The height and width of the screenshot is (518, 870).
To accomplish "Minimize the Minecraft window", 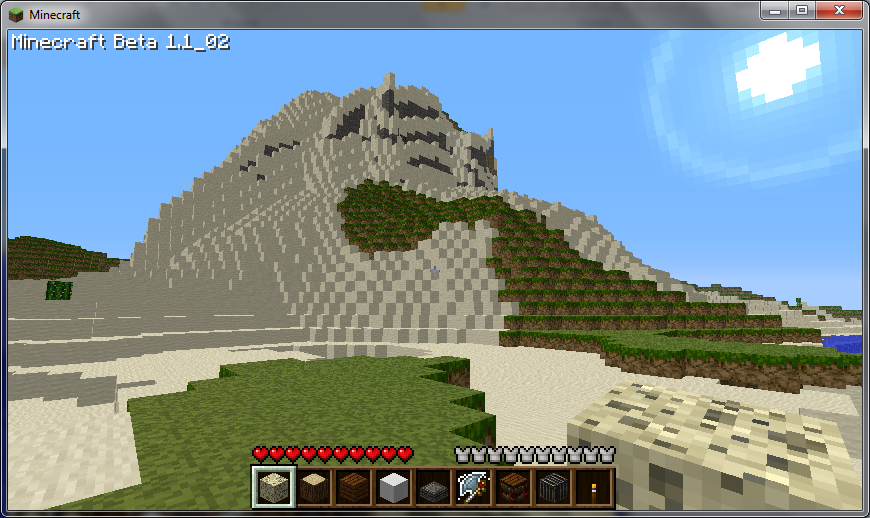I will pyautogui.click(x=775, y=10).
